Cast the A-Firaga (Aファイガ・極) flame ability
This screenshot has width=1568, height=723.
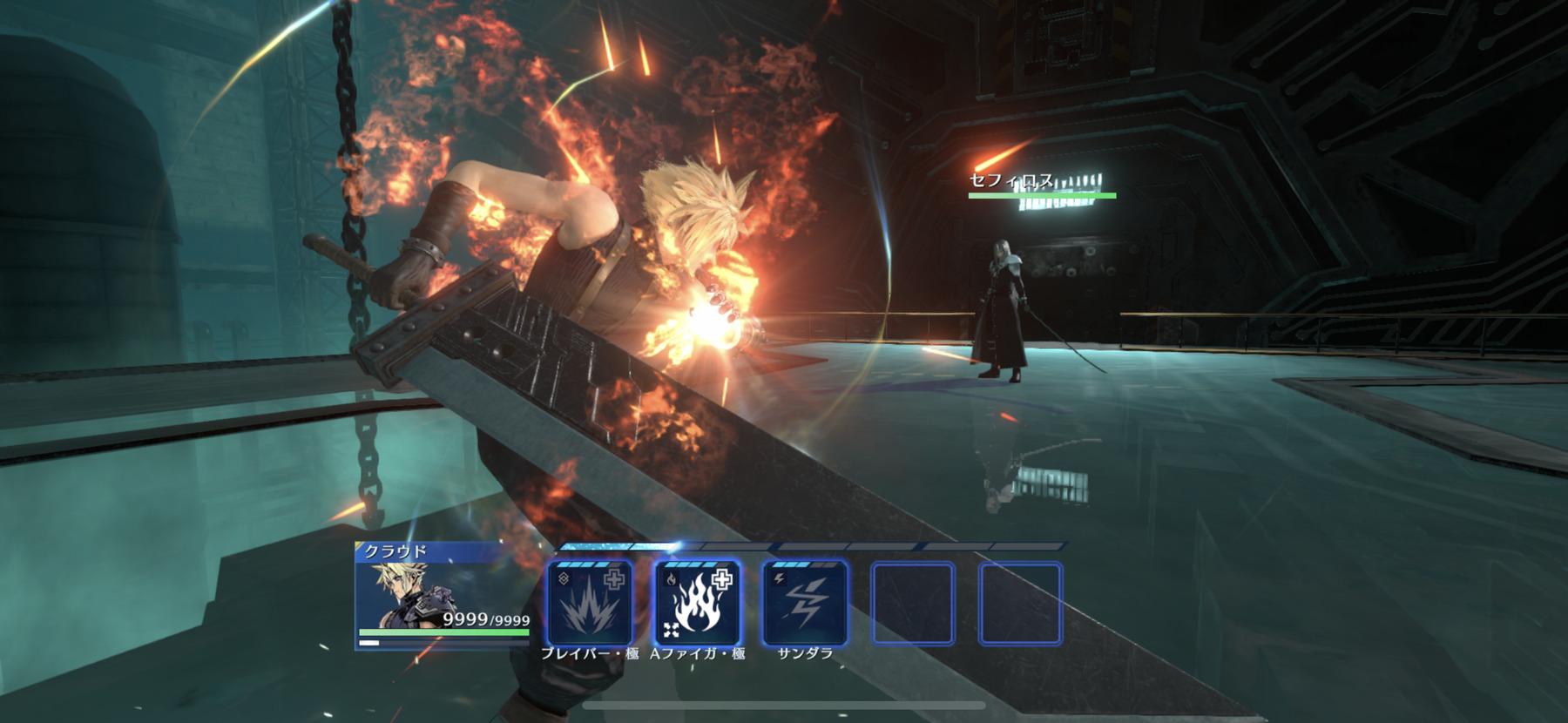click(697, 604)
